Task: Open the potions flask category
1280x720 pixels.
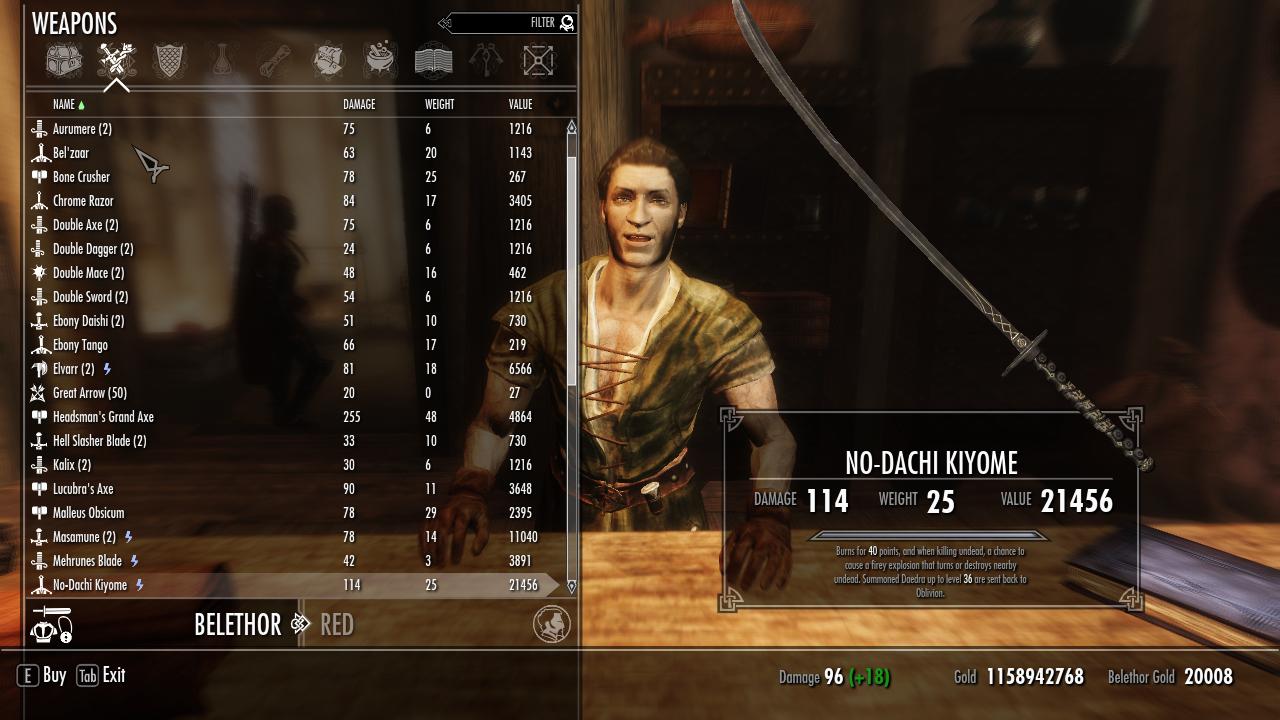Action: click(x=222, y=61)
